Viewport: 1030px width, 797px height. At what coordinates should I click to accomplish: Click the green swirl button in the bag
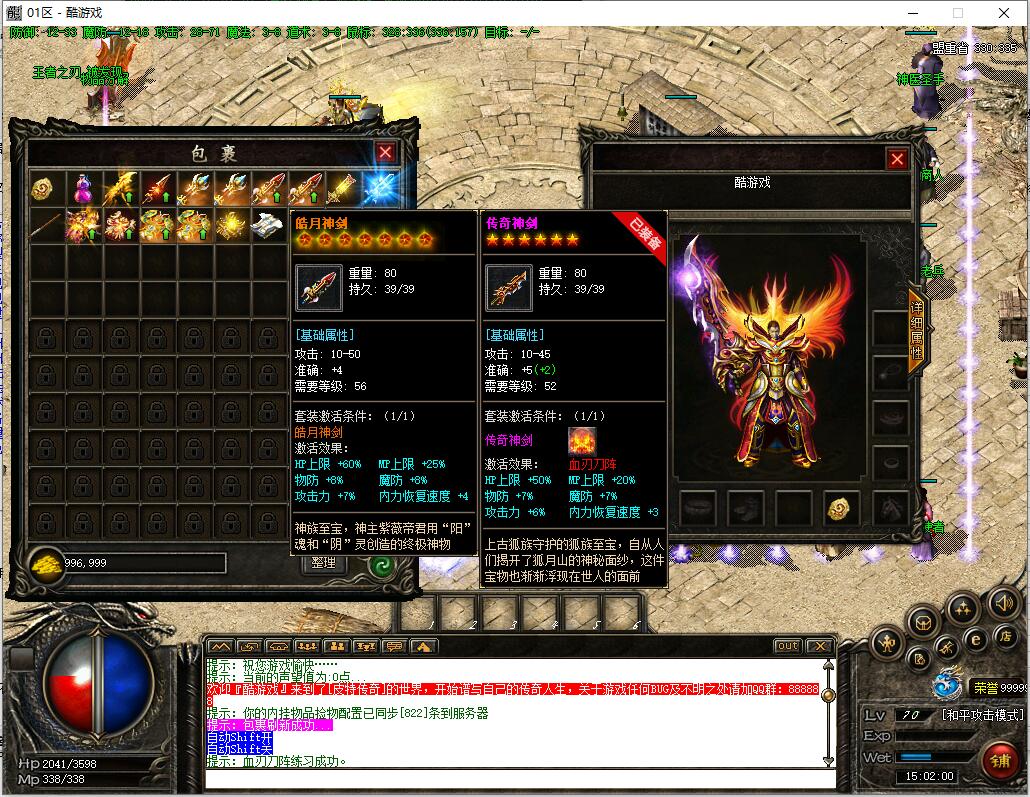tap(380, 563)
